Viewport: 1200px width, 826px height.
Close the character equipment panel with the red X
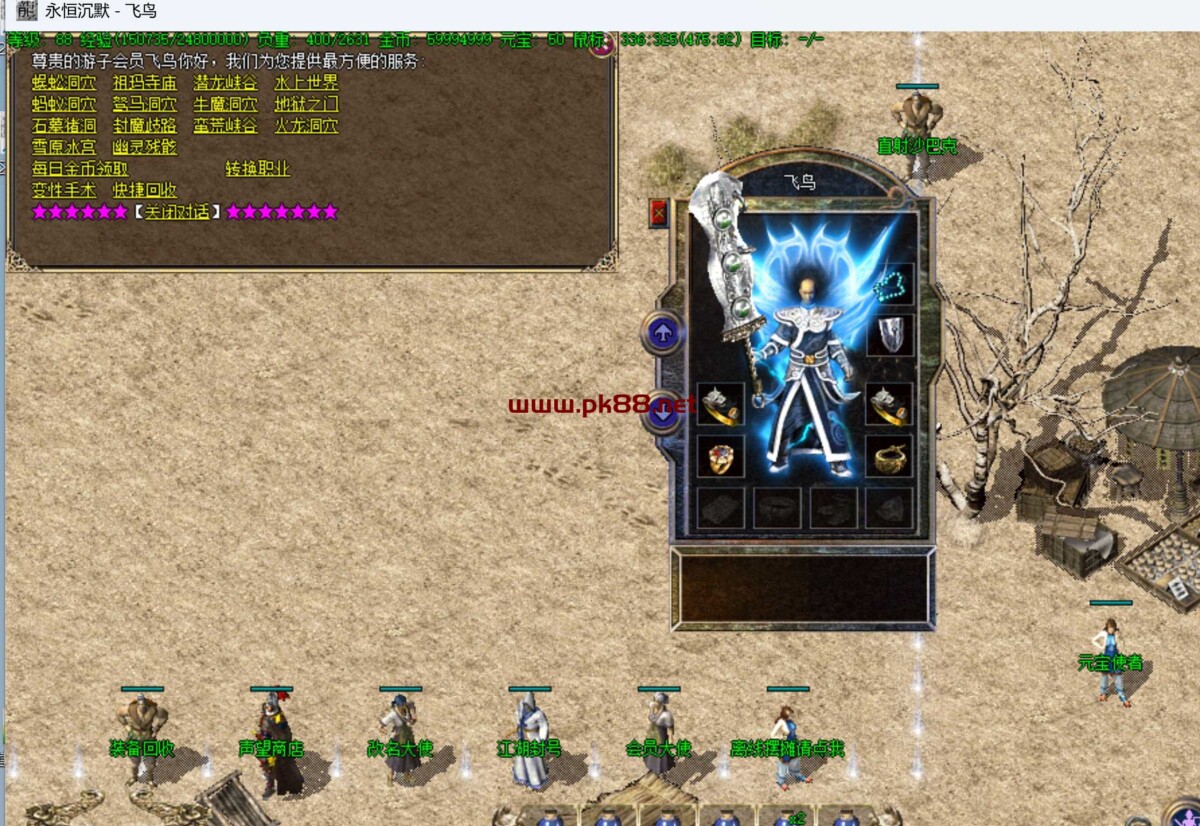click(658, 213)
